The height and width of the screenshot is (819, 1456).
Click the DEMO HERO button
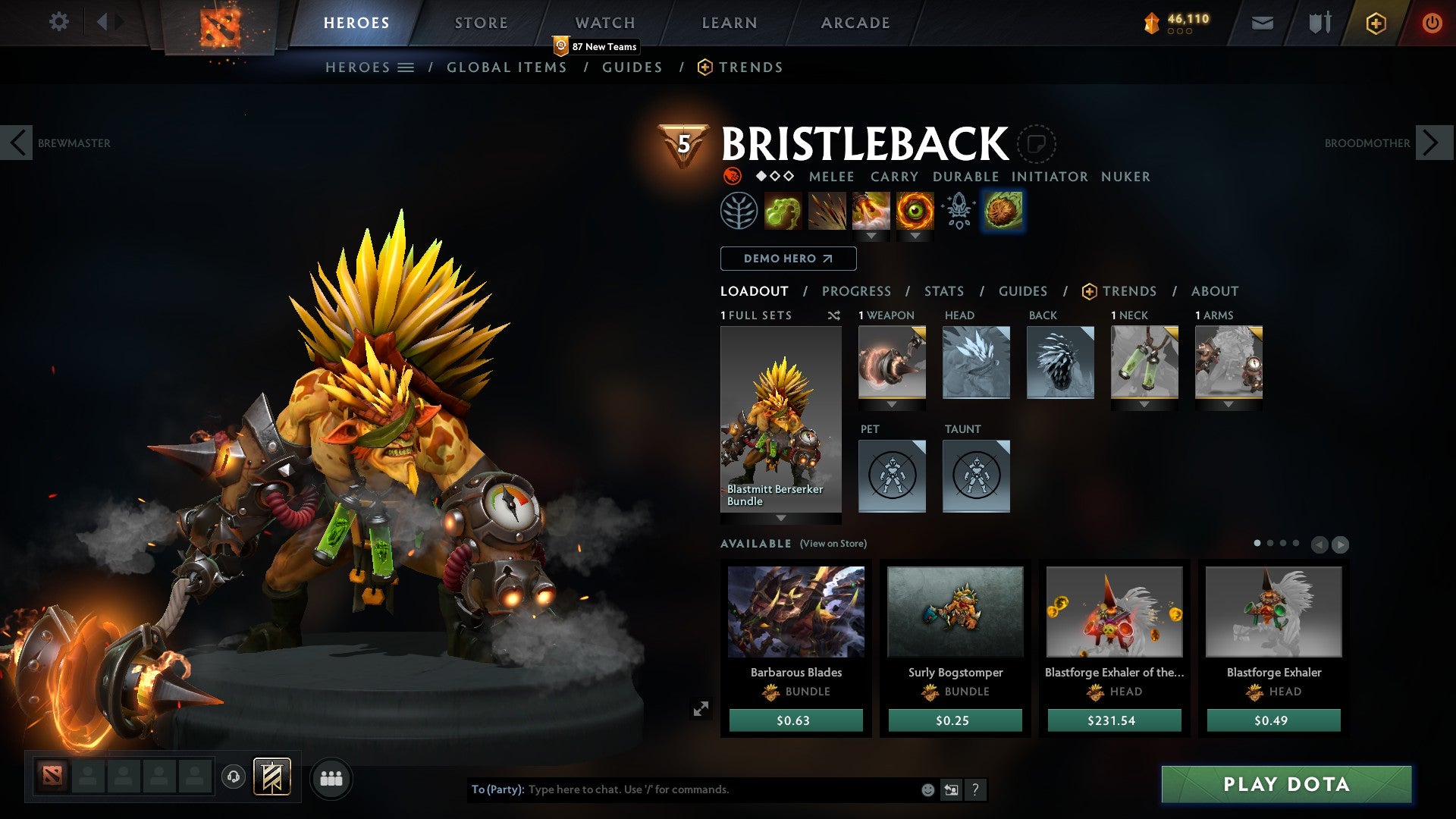[787, 259]
